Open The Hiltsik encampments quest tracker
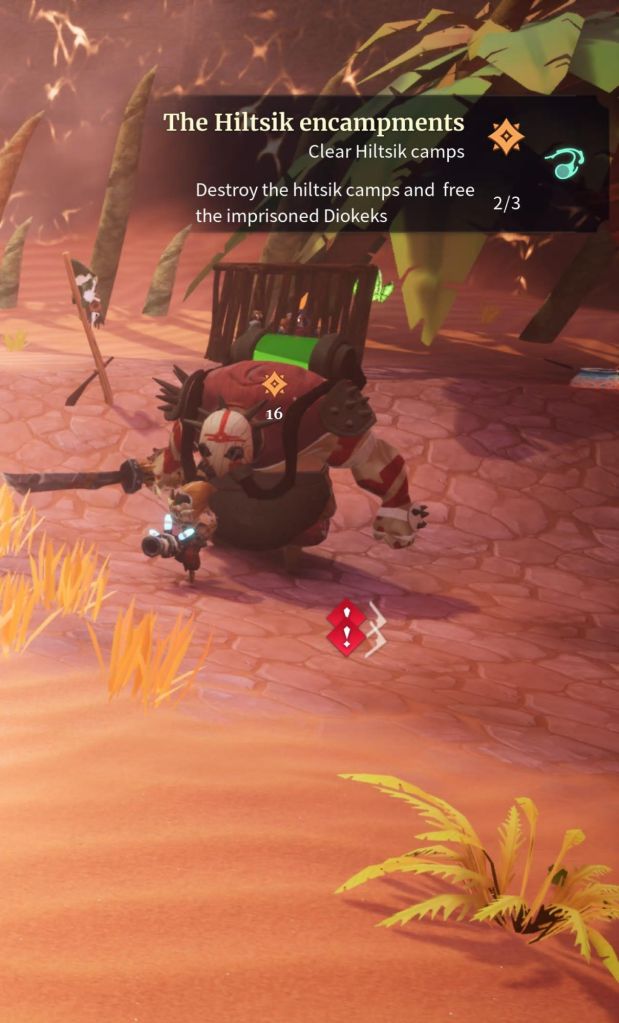The height and width of the screenshot is (1023, 619). (x=314, y=123)
